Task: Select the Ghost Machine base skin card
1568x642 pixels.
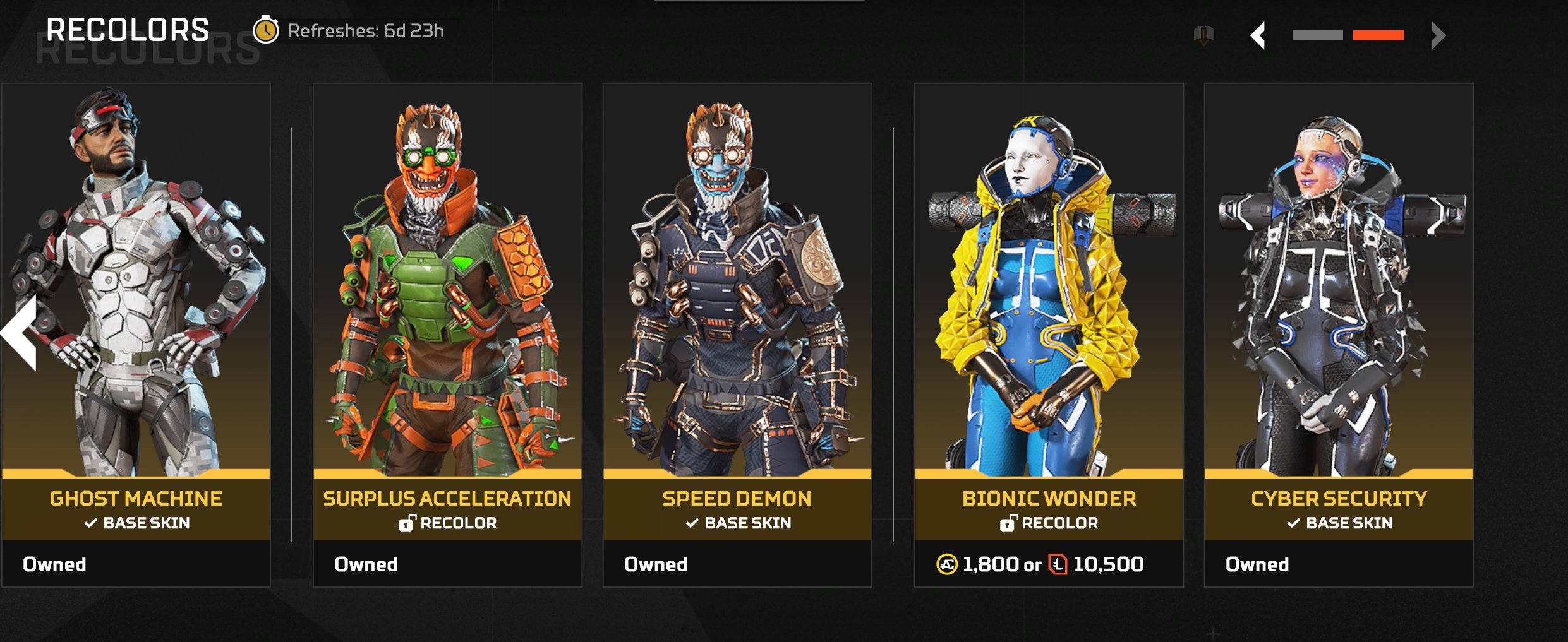Action: 136,335
